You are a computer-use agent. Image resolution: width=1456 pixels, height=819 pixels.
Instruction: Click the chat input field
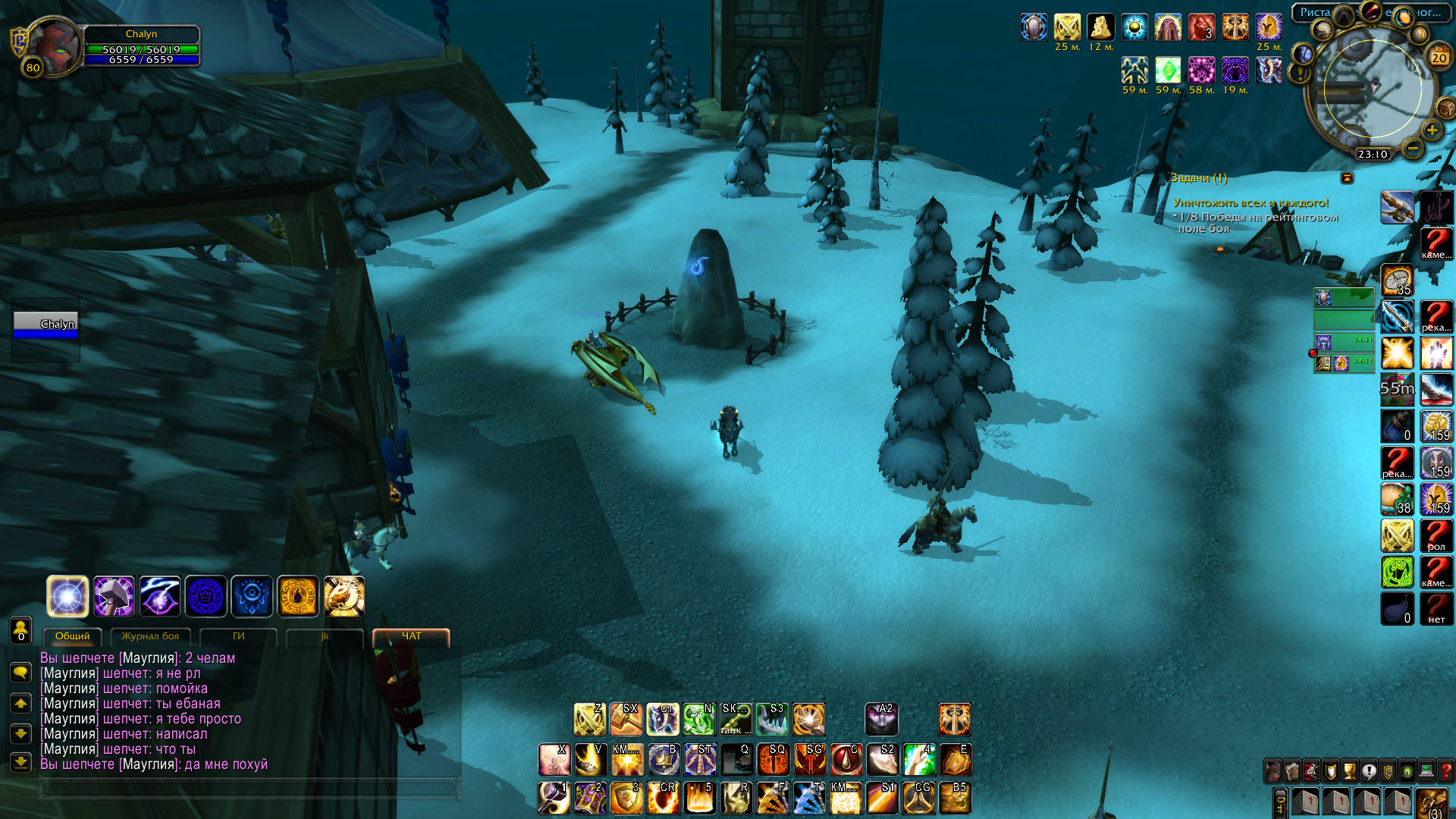pyautogui.click(x=250, y=789)
